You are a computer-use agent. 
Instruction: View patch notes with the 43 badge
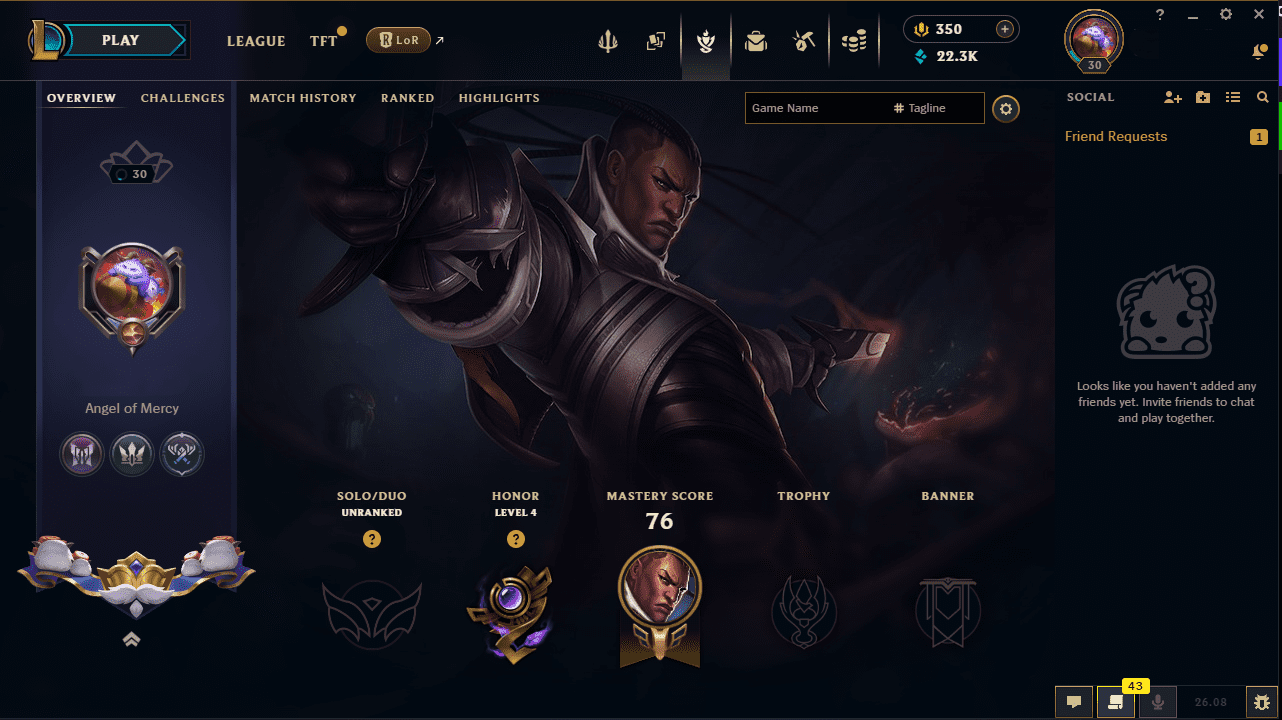1116,702
